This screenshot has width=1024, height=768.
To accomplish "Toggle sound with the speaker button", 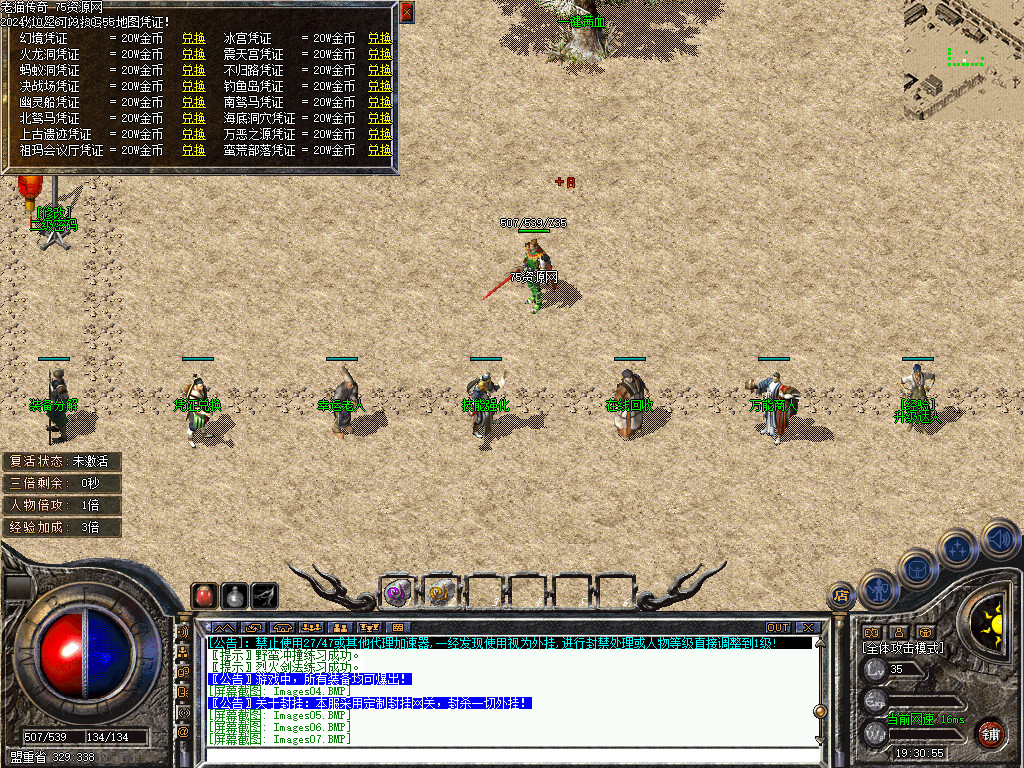I will (x=999, y=538).
